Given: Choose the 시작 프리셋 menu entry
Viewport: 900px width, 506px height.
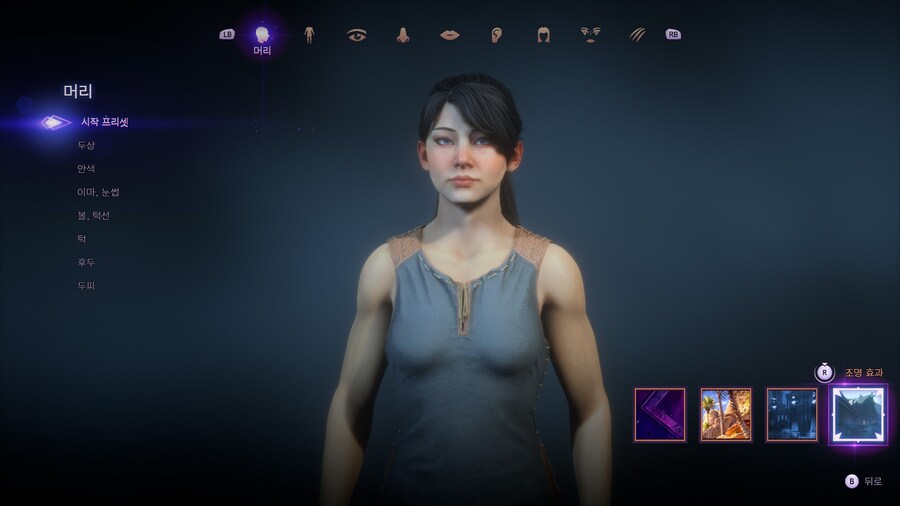Looking at the screenshot, I should pyautogui.click(x=104, y=122).
